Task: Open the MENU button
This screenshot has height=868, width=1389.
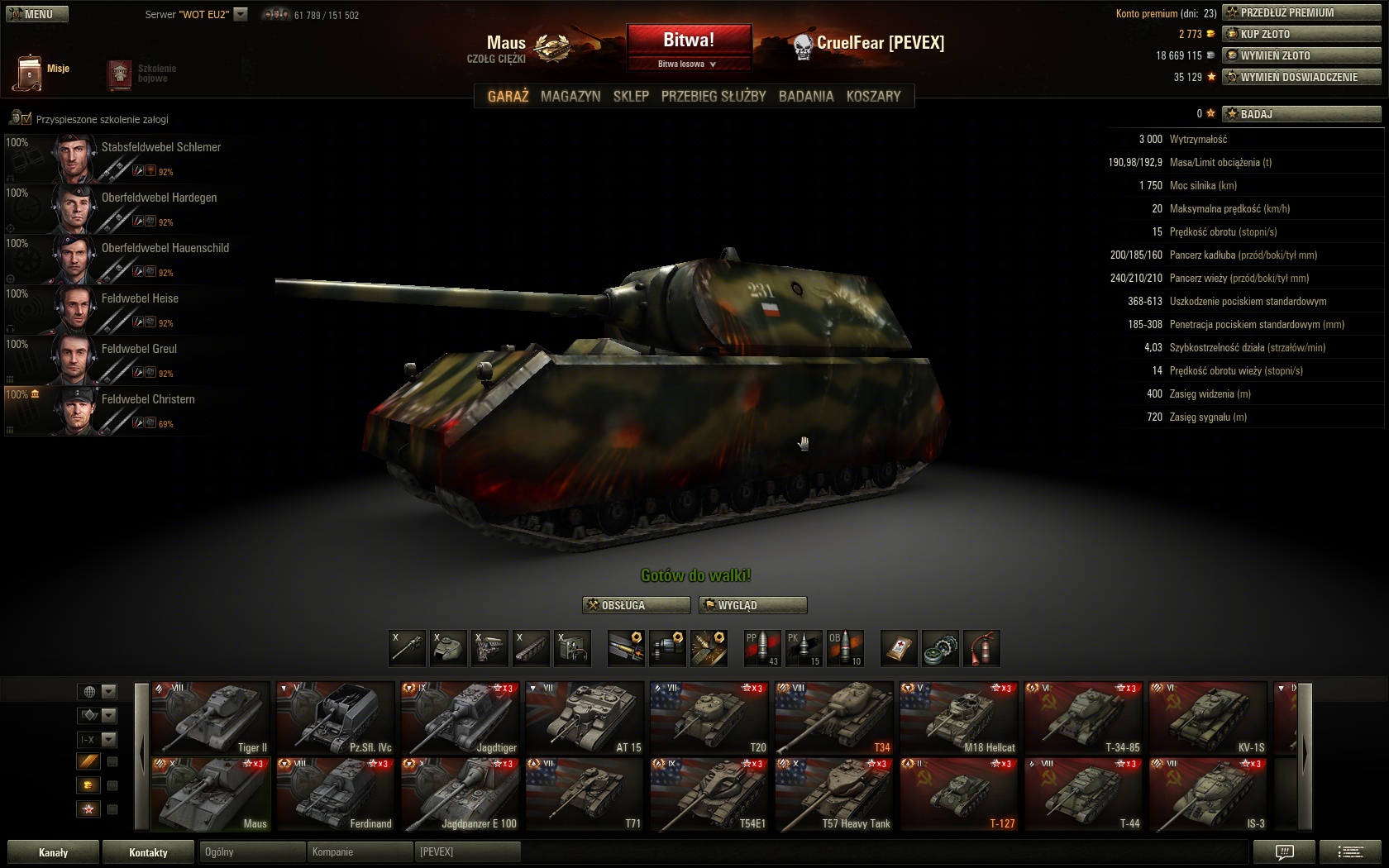Action: (x=37, y=14)
